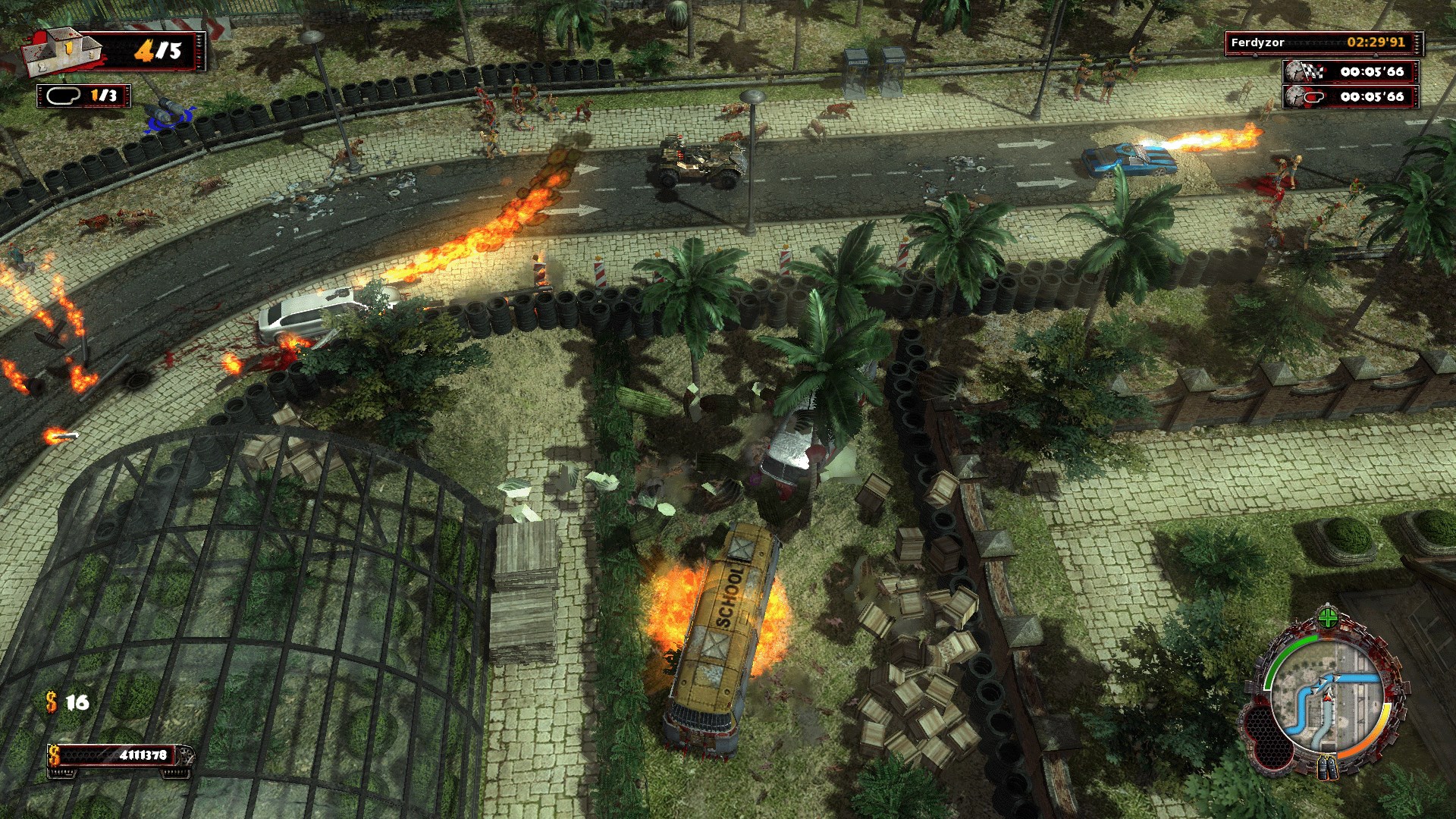Click the podium race position icon
The width and height of the screenshot is (1456, 819).
pos(62,52)
